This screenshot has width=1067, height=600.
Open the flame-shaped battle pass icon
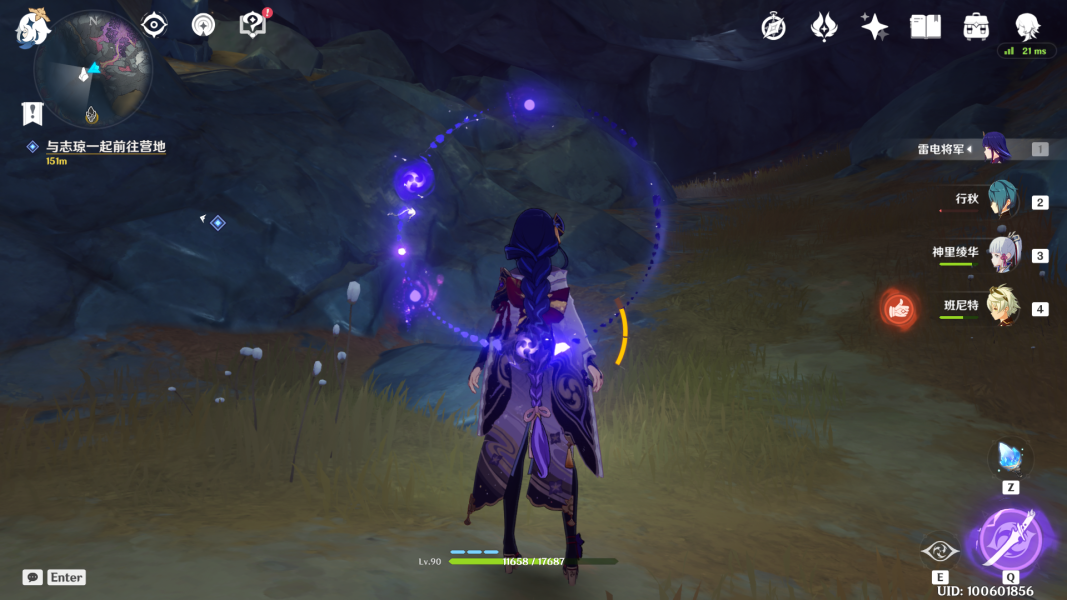tap(823, 27)
